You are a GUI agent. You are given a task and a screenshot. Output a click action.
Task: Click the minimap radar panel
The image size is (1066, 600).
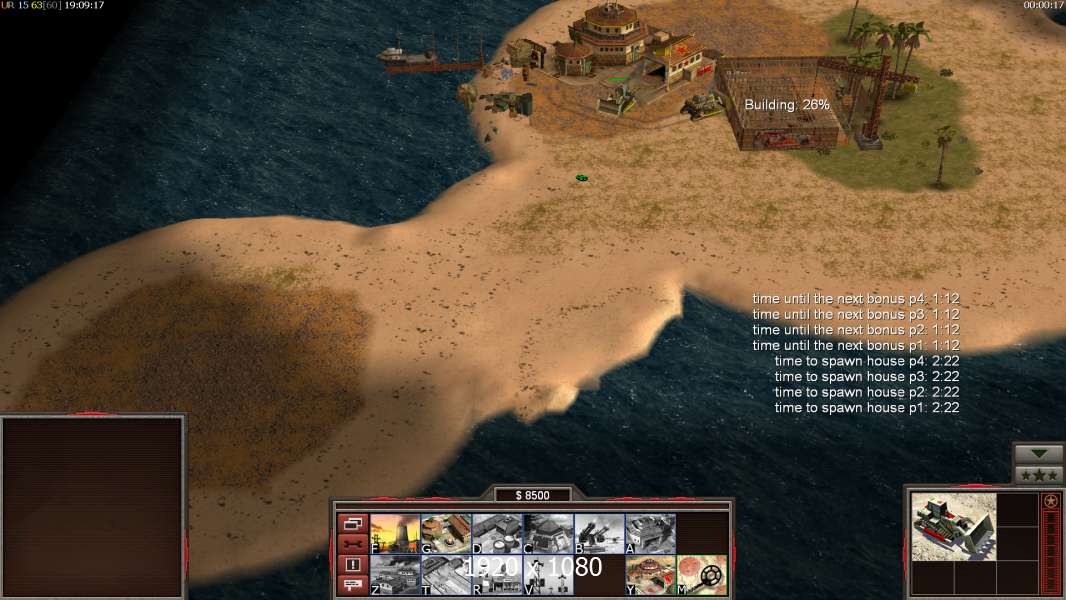[94, 507]
